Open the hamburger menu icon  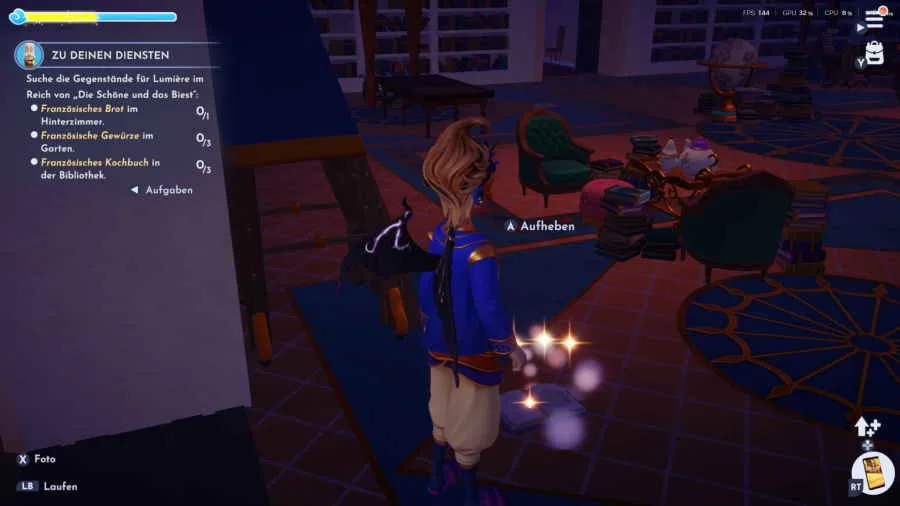874,20
